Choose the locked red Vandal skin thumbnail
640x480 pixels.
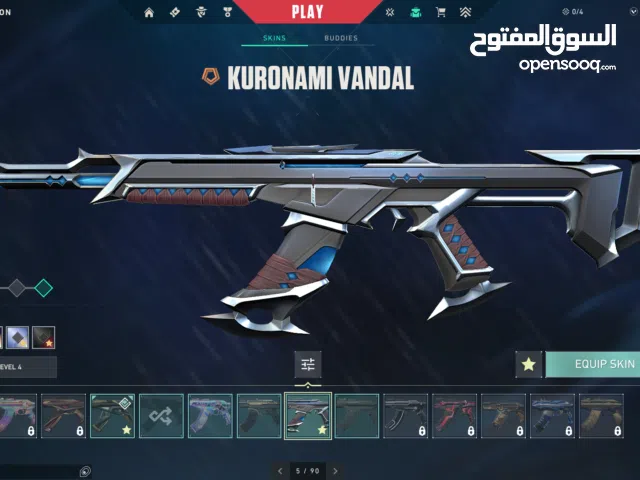454,415
